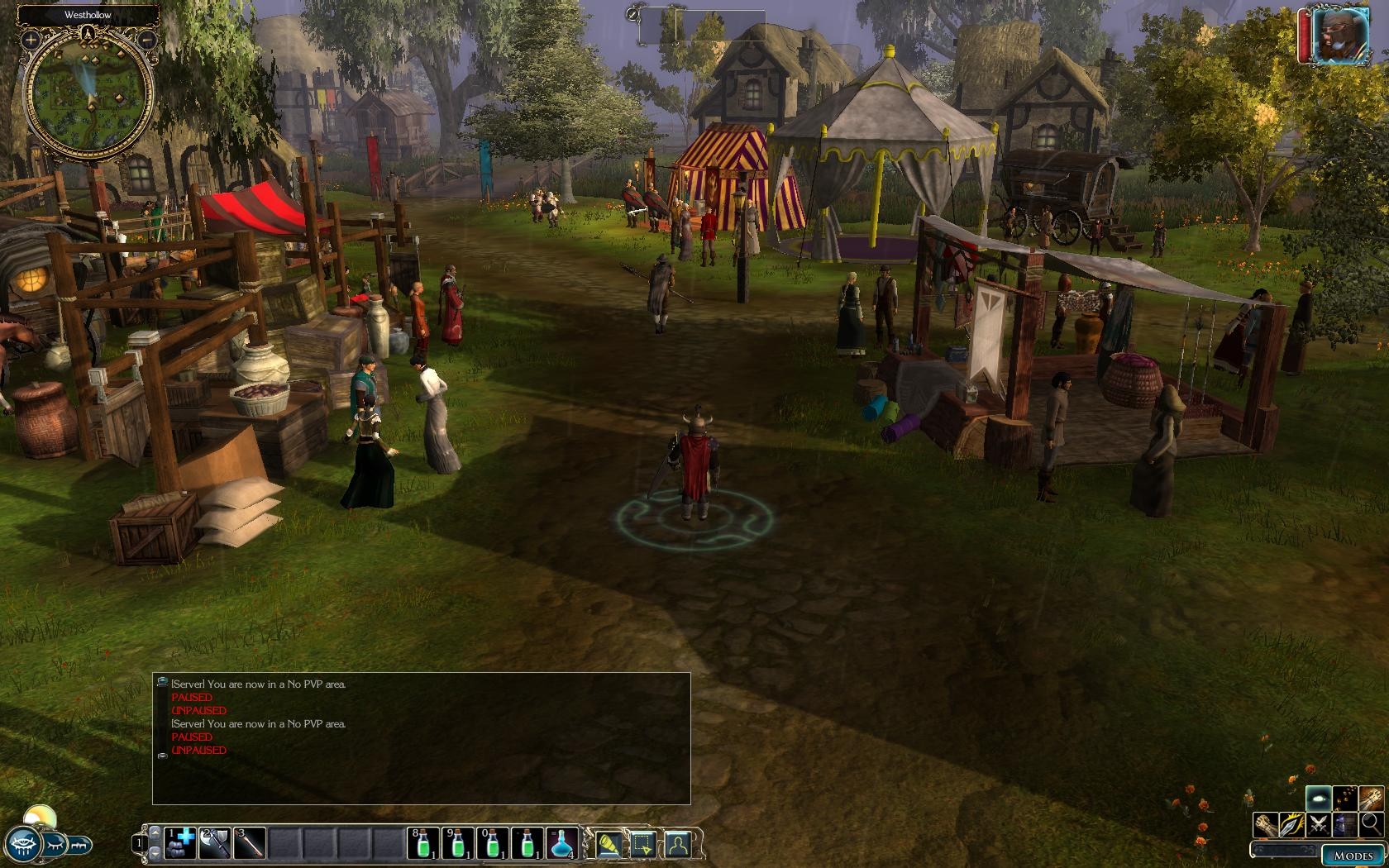Click the Westhollow circular minimap
This screenshot has height=868, width=1389.
tap(88, 95)
